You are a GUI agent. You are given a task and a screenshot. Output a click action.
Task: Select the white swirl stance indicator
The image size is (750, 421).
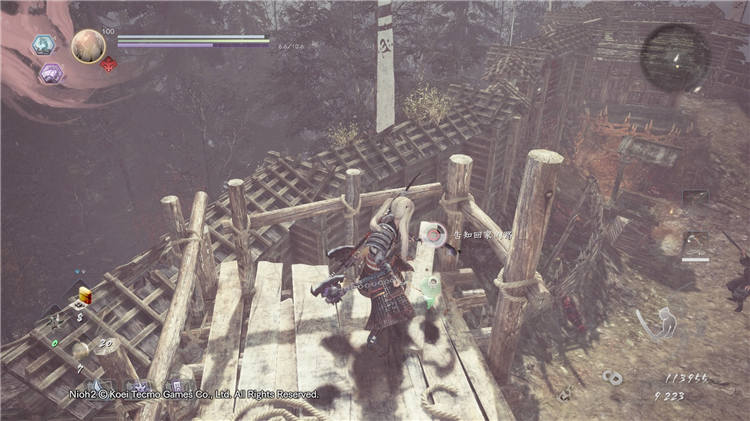tap(655, 323)
